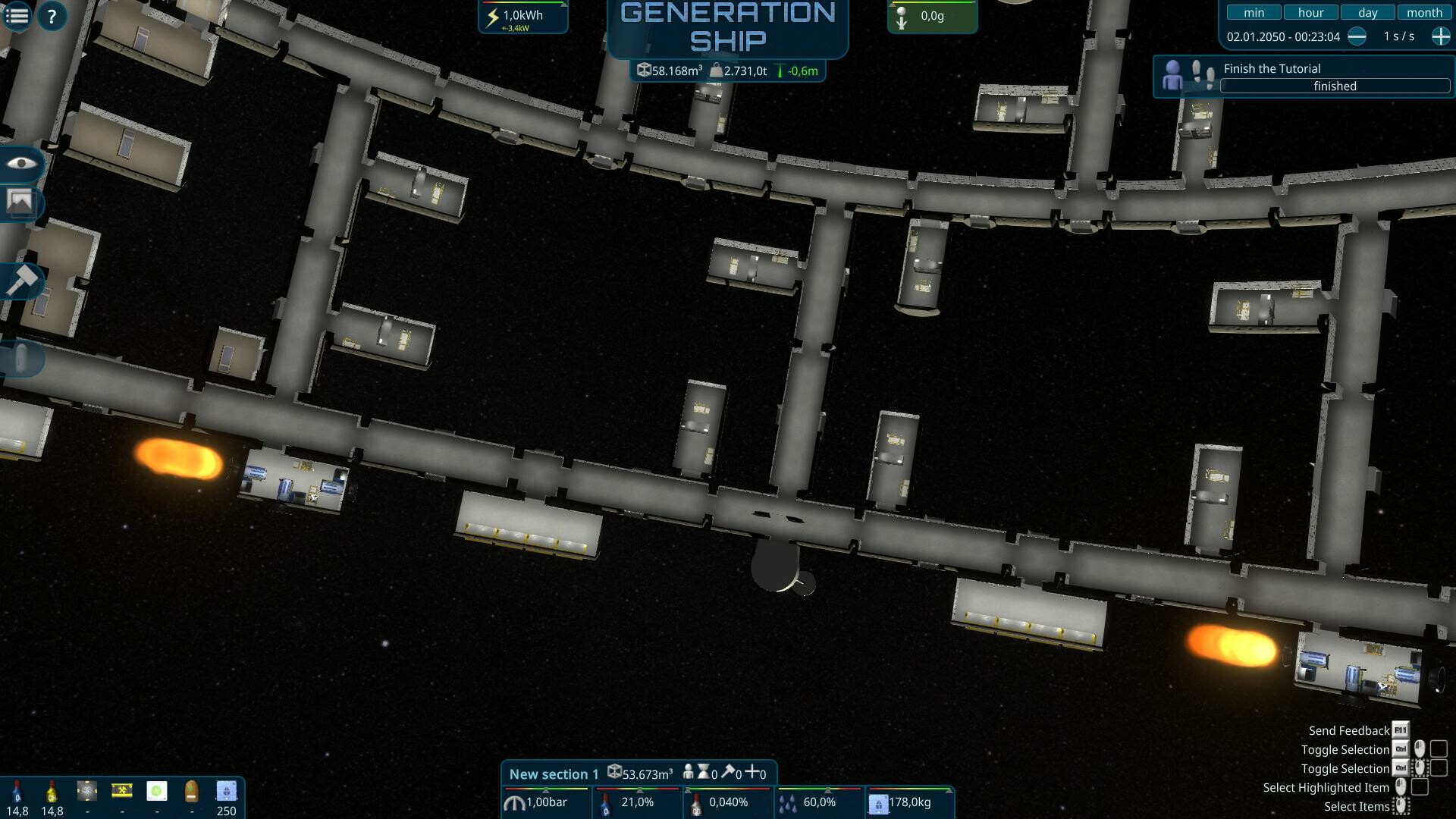Screen dimensions: 1456x819
Task: Check the first Toggle Selection checkbox
Action: [1438, 750]
